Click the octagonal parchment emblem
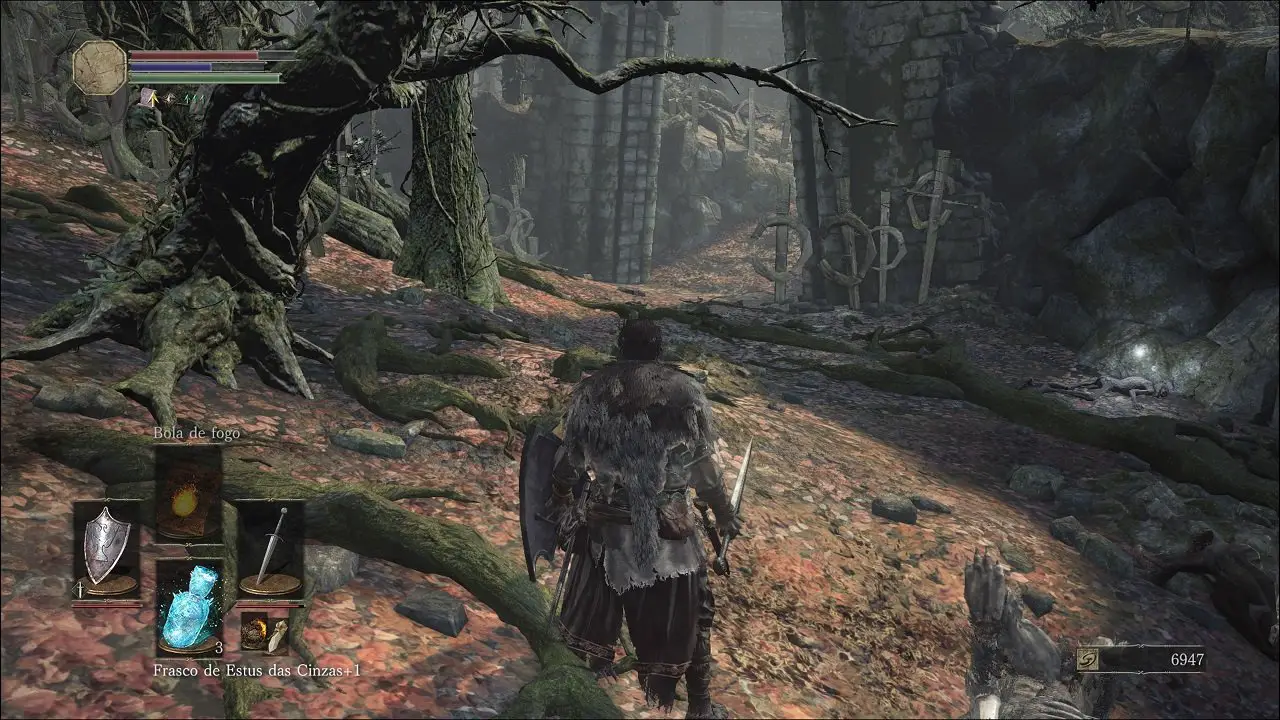 point(100,68)
